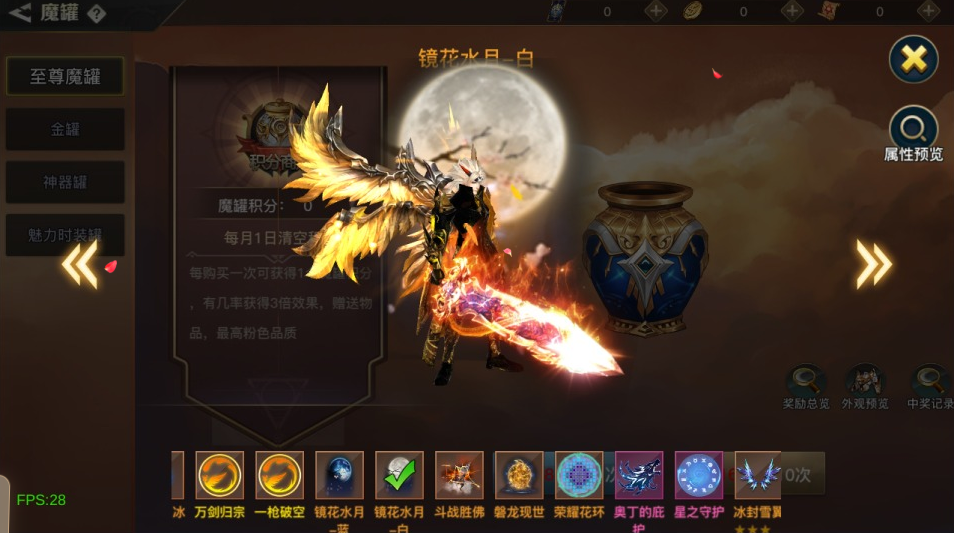The height and width of the screenshot is (533, 954).
Task: Go to previous jar with left arrows
Action: coord(80,265)
